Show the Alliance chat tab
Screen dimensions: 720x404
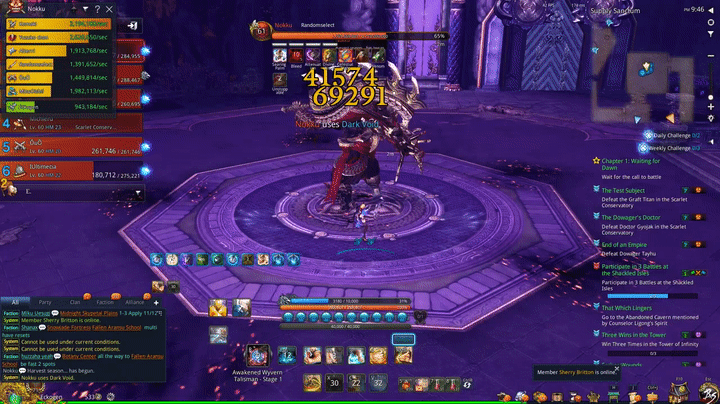(x=136, y=301)
